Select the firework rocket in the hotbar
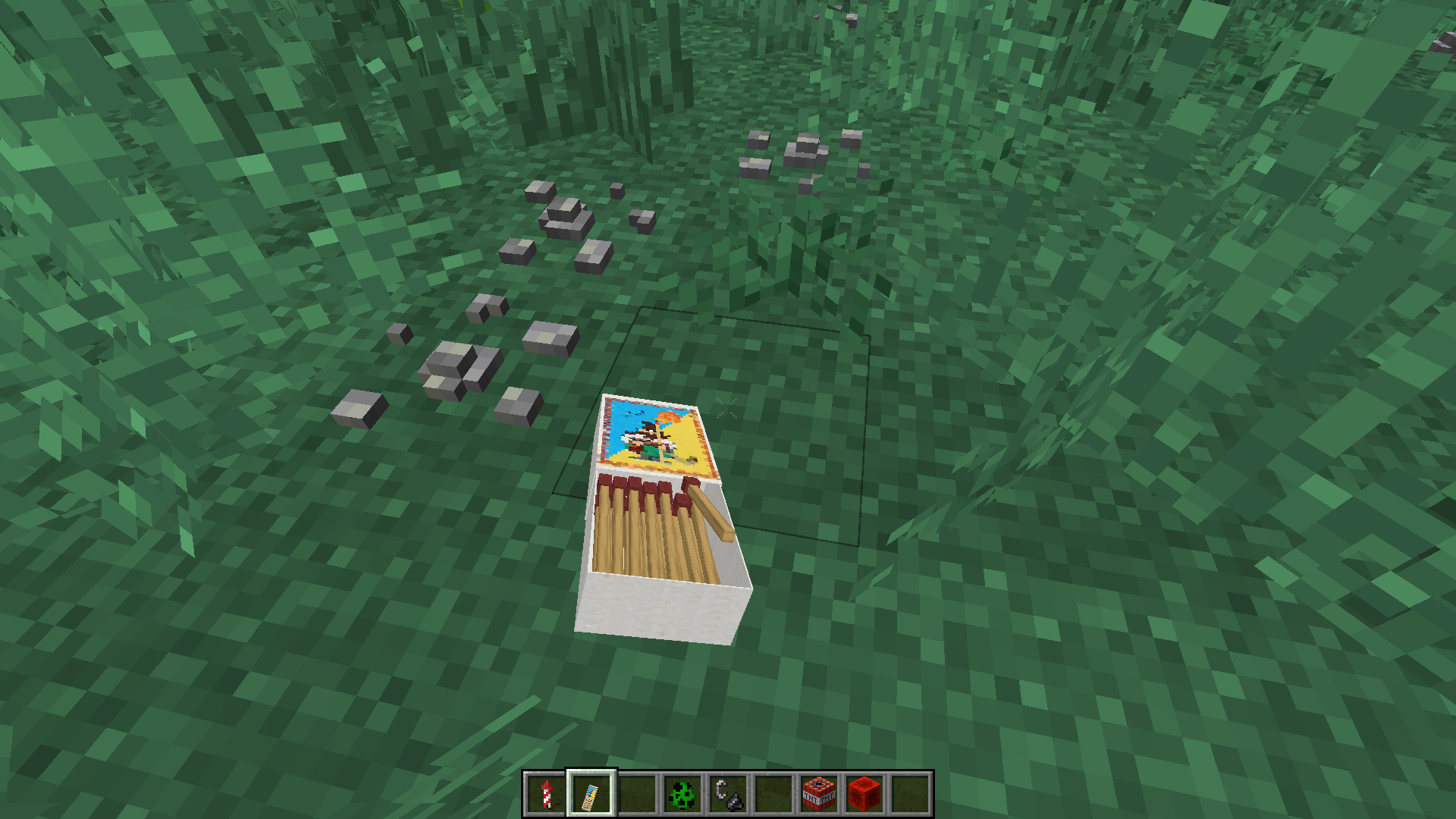This screenshot has height=819, width=1456. pyautogui.click(x=547, y=793)
